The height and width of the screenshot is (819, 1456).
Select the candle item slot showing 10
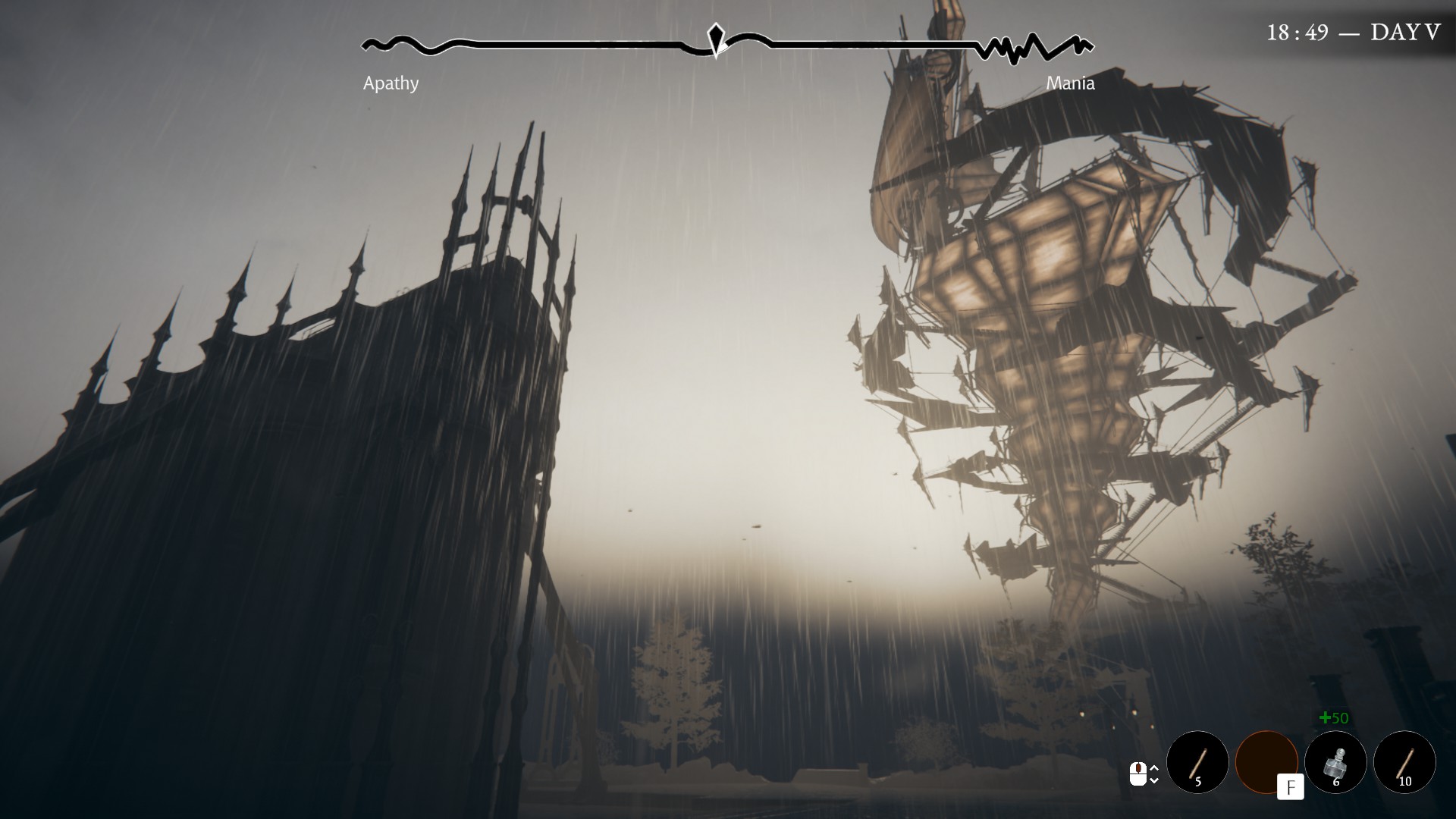[x=1405, y=762]
